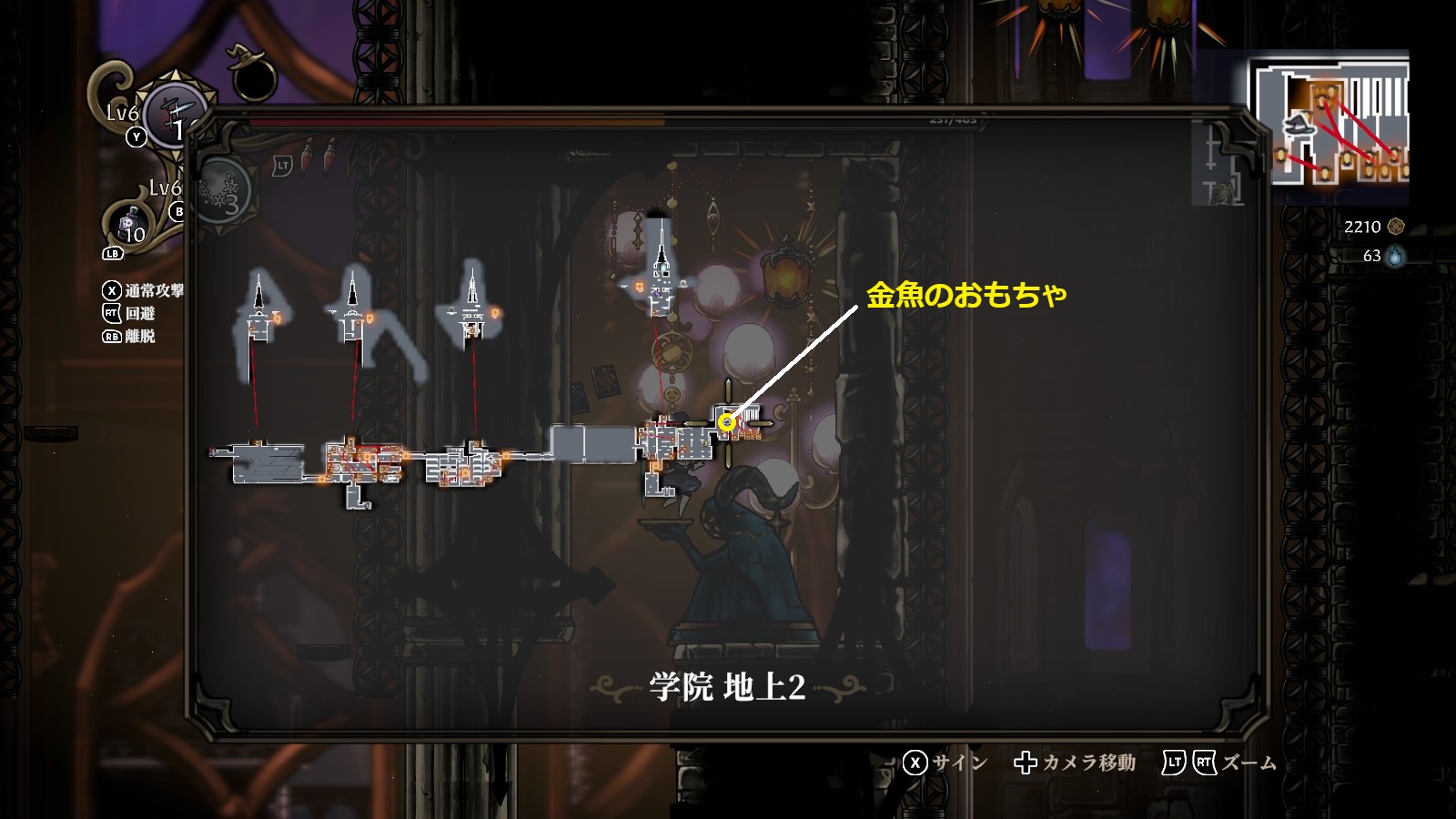Select the witch hat ring slot
This screenshot has height=819, width=1456.
pyautogui.click(x=249, y=72)
